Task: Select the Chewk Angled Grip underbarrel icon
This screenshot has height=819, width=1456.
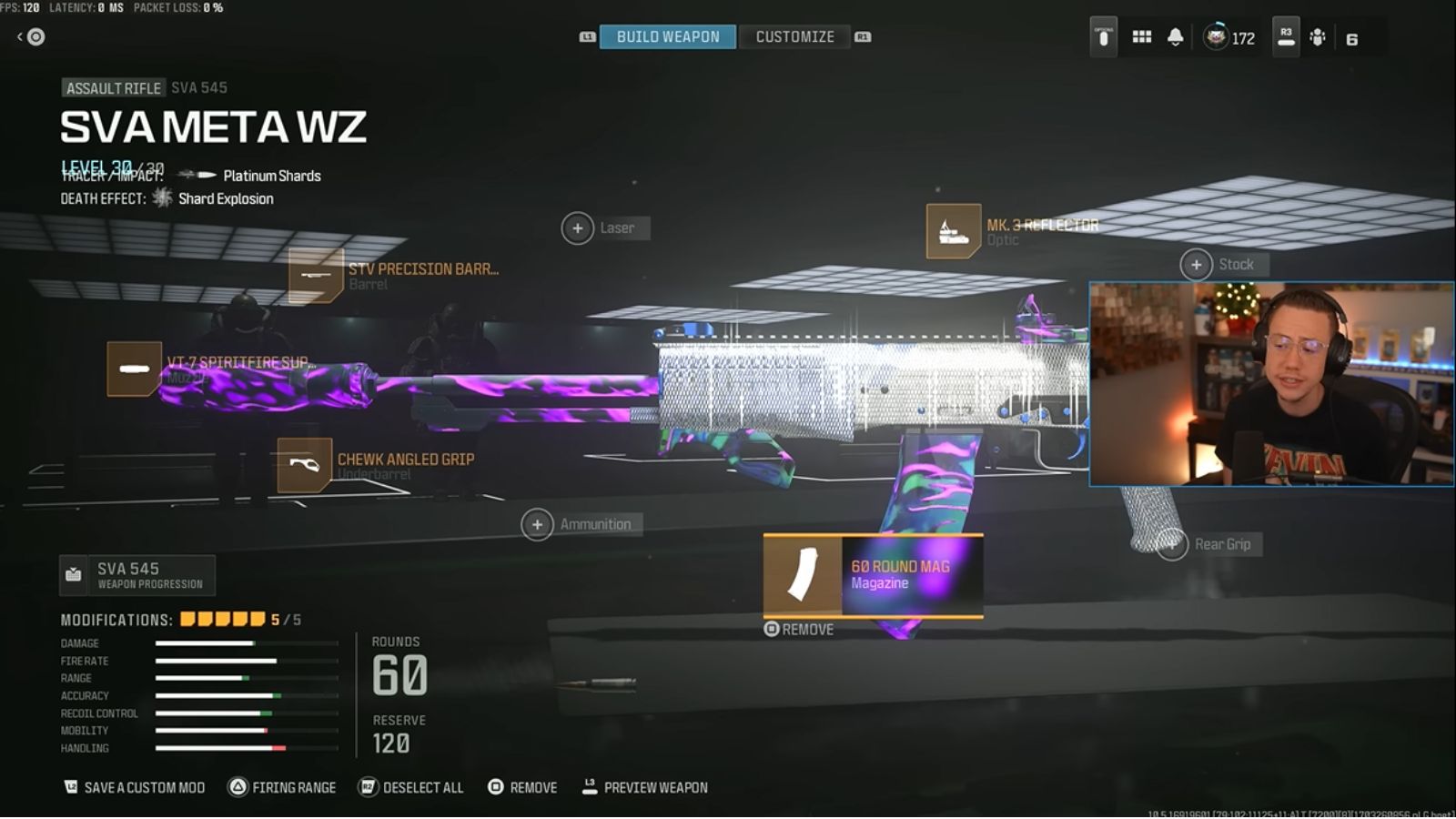Action: pyautogui.click(x=305, y=466)
